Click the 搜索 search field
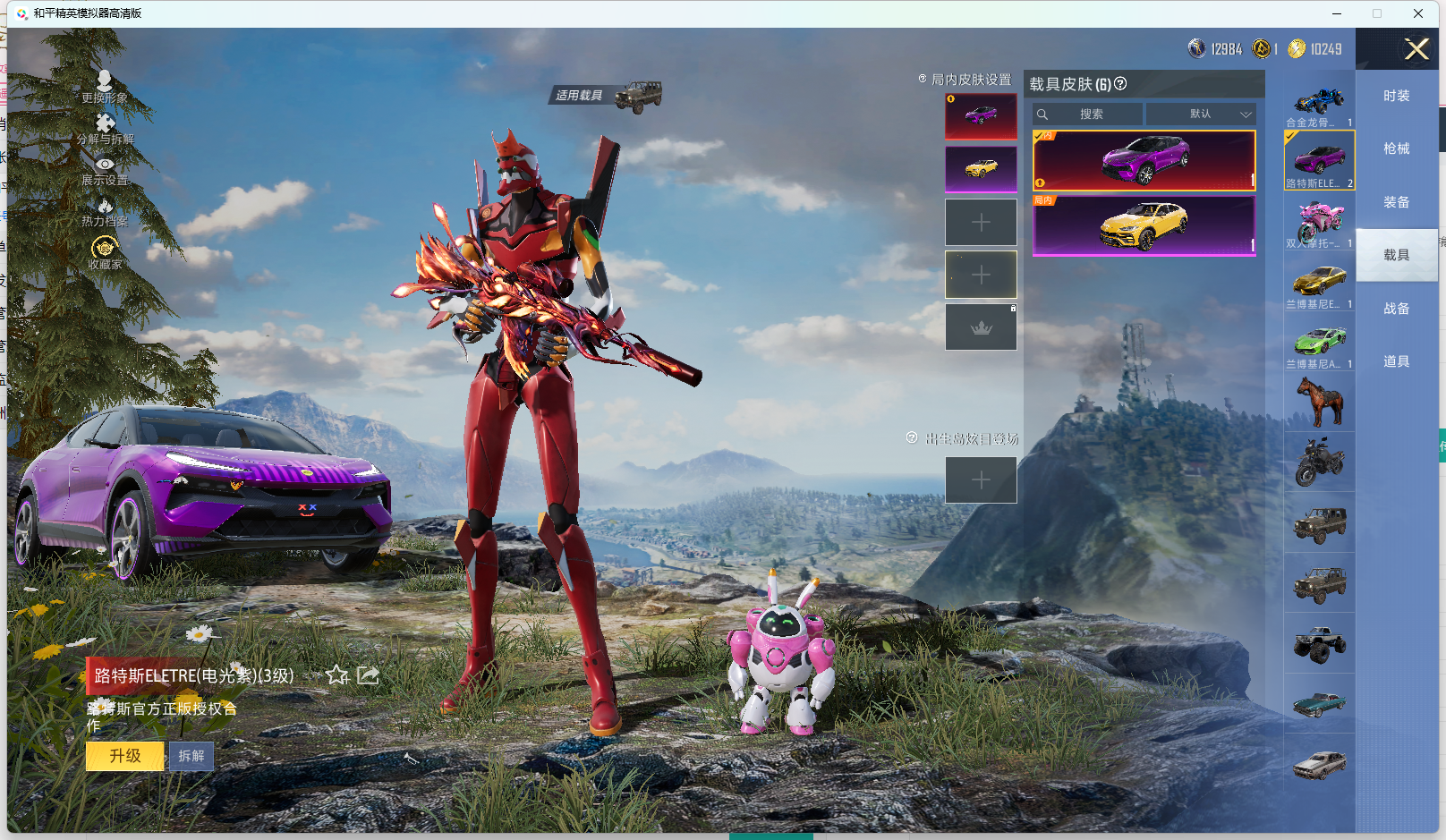This screenshot has width=1446, height=840. pos(1089,115)
